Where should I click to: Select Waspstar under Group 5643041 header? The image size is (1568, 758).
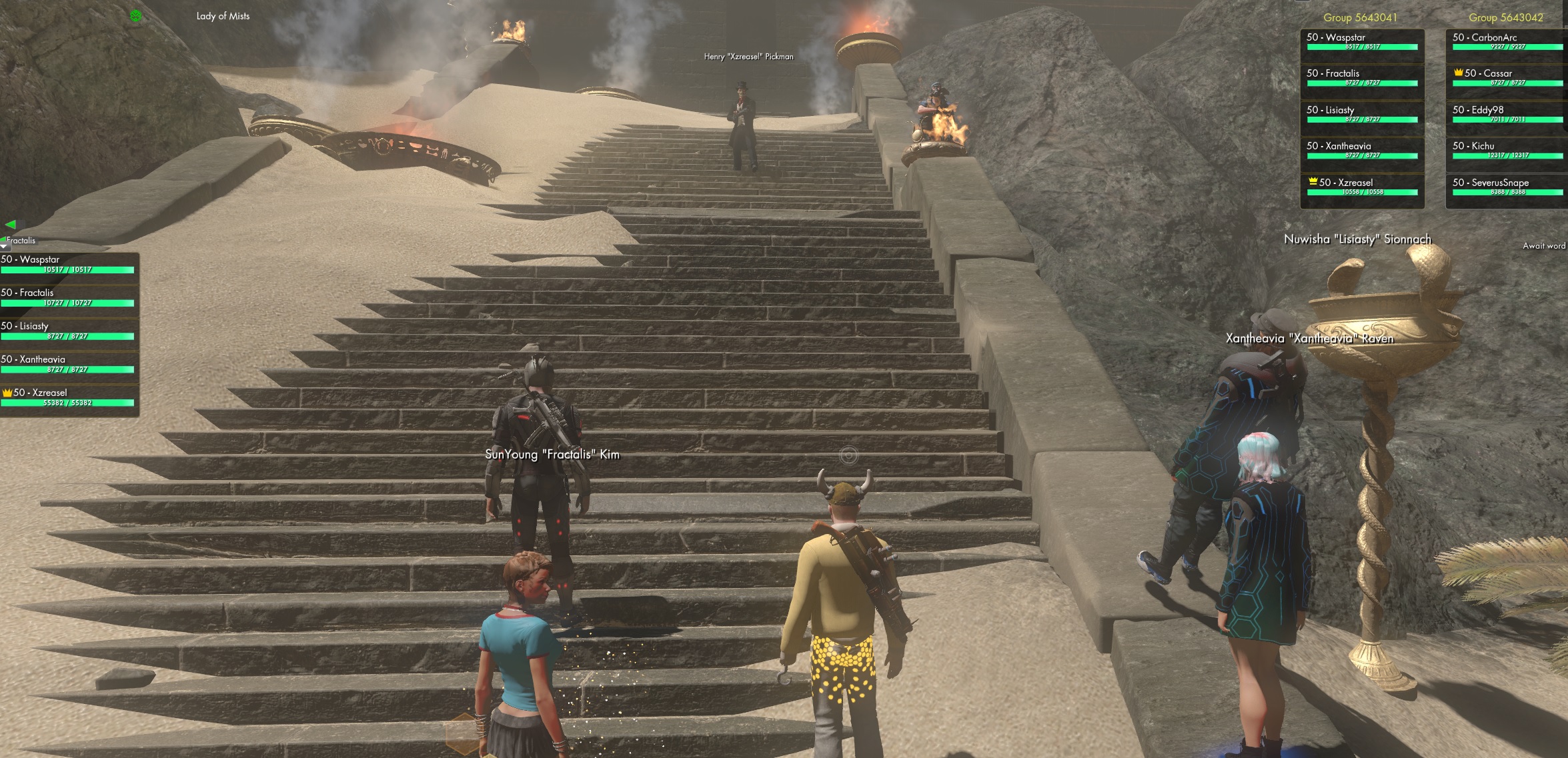coord(1361,41)
